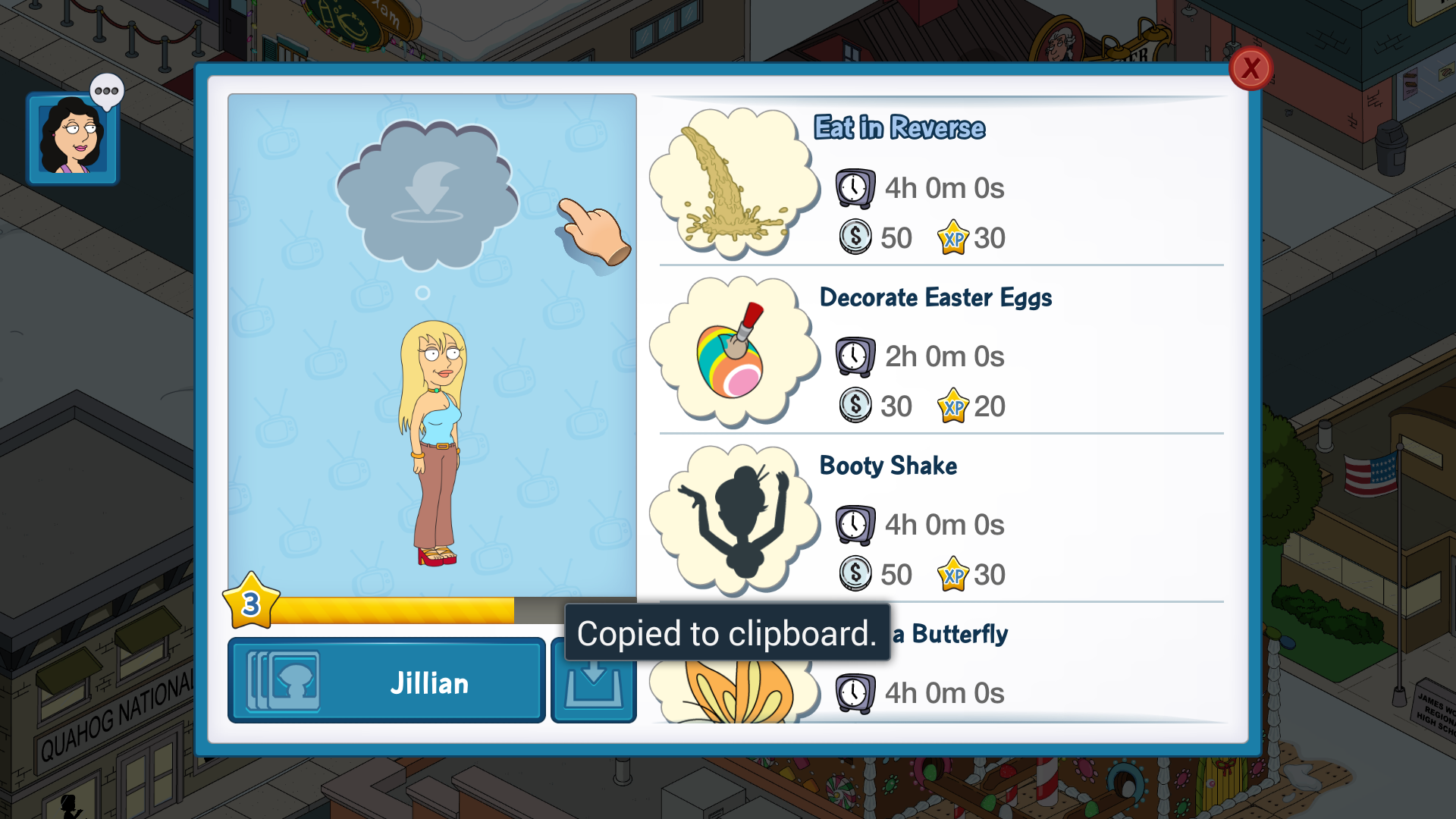Tap the grey thought bubble above Jillian

[426, 195]
